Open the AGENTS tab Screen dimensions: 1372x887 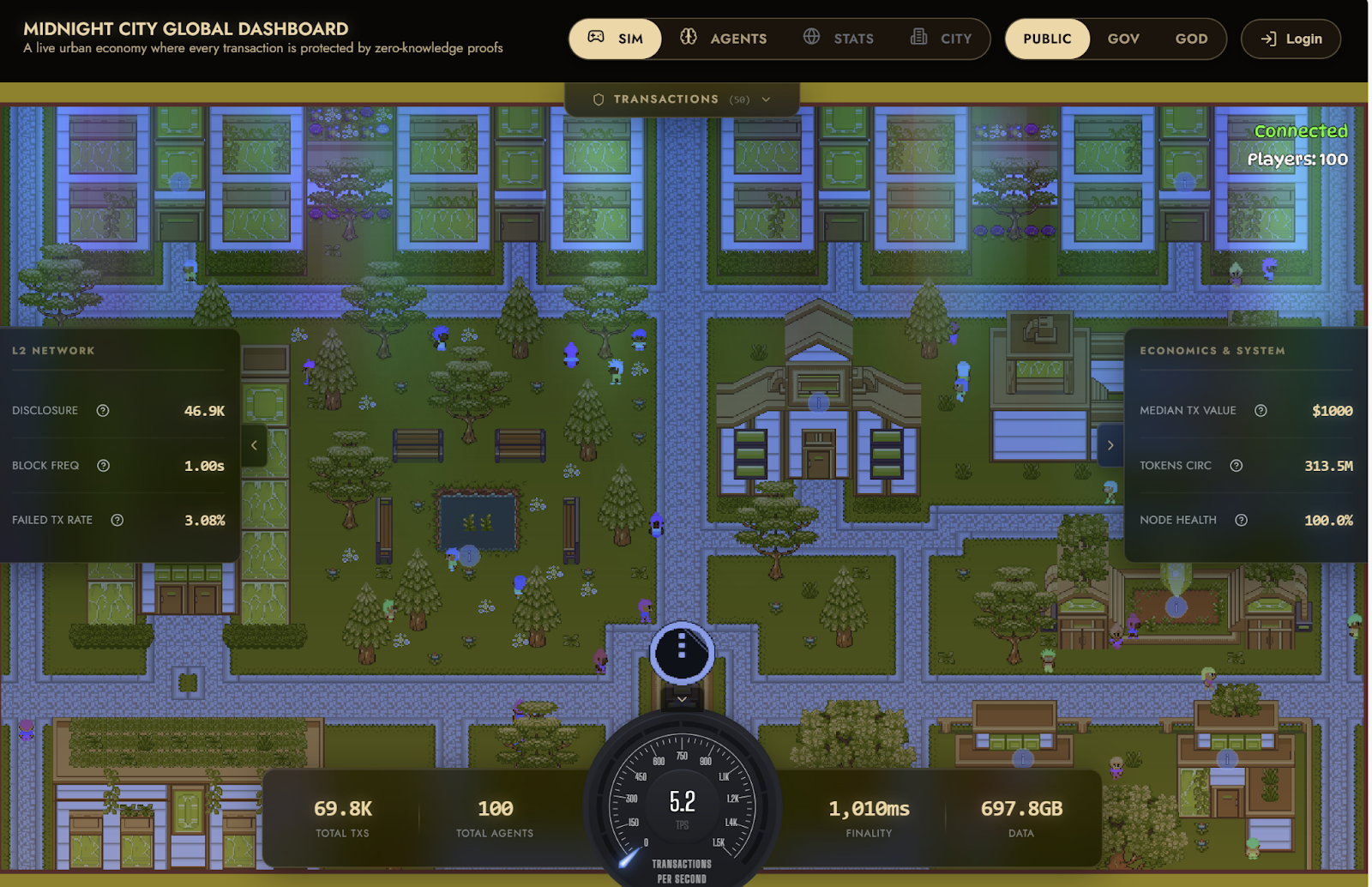[x=724, y=39]
